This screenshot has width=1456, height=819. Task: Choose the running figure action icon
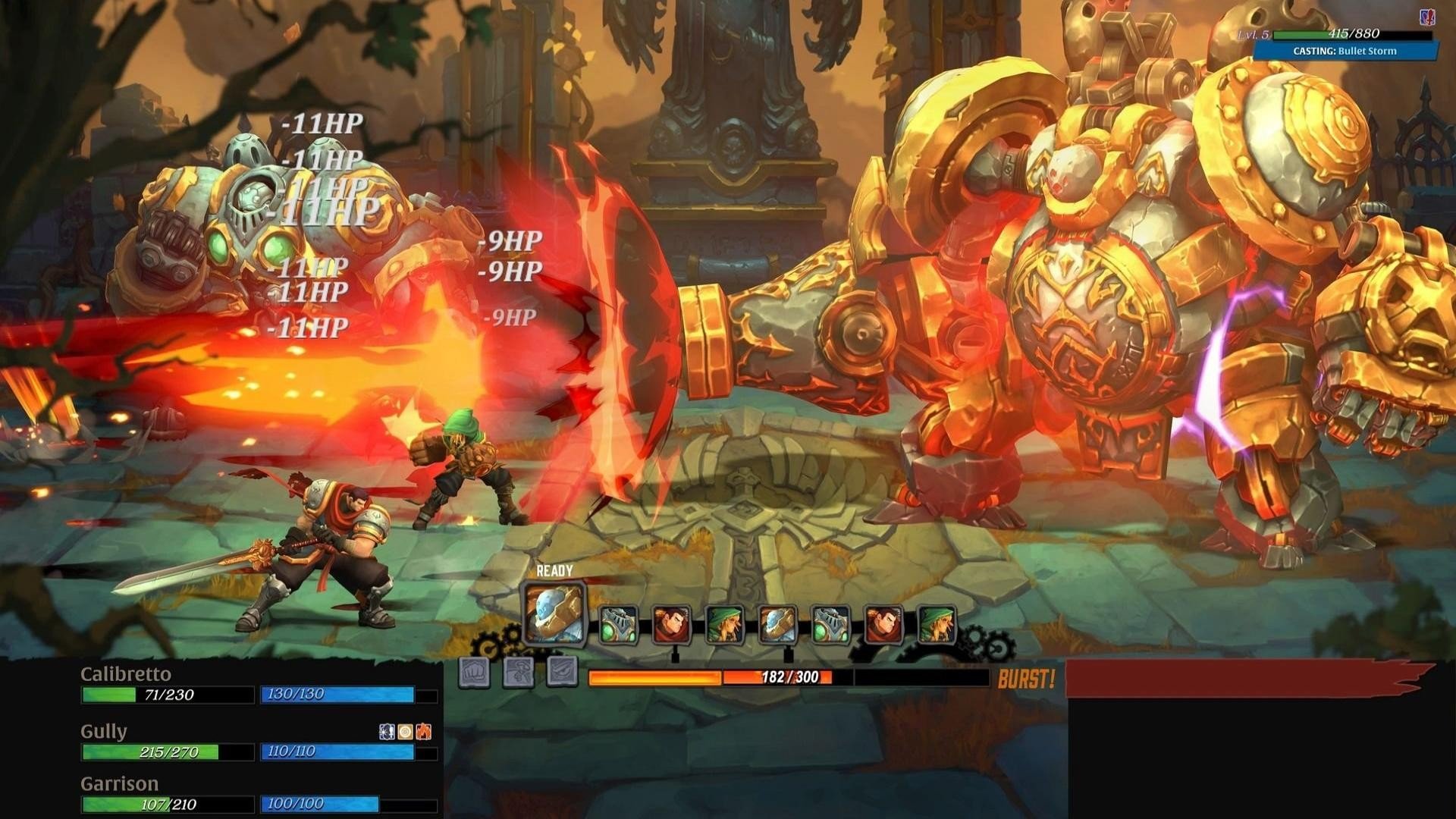(x=519, y=673)
